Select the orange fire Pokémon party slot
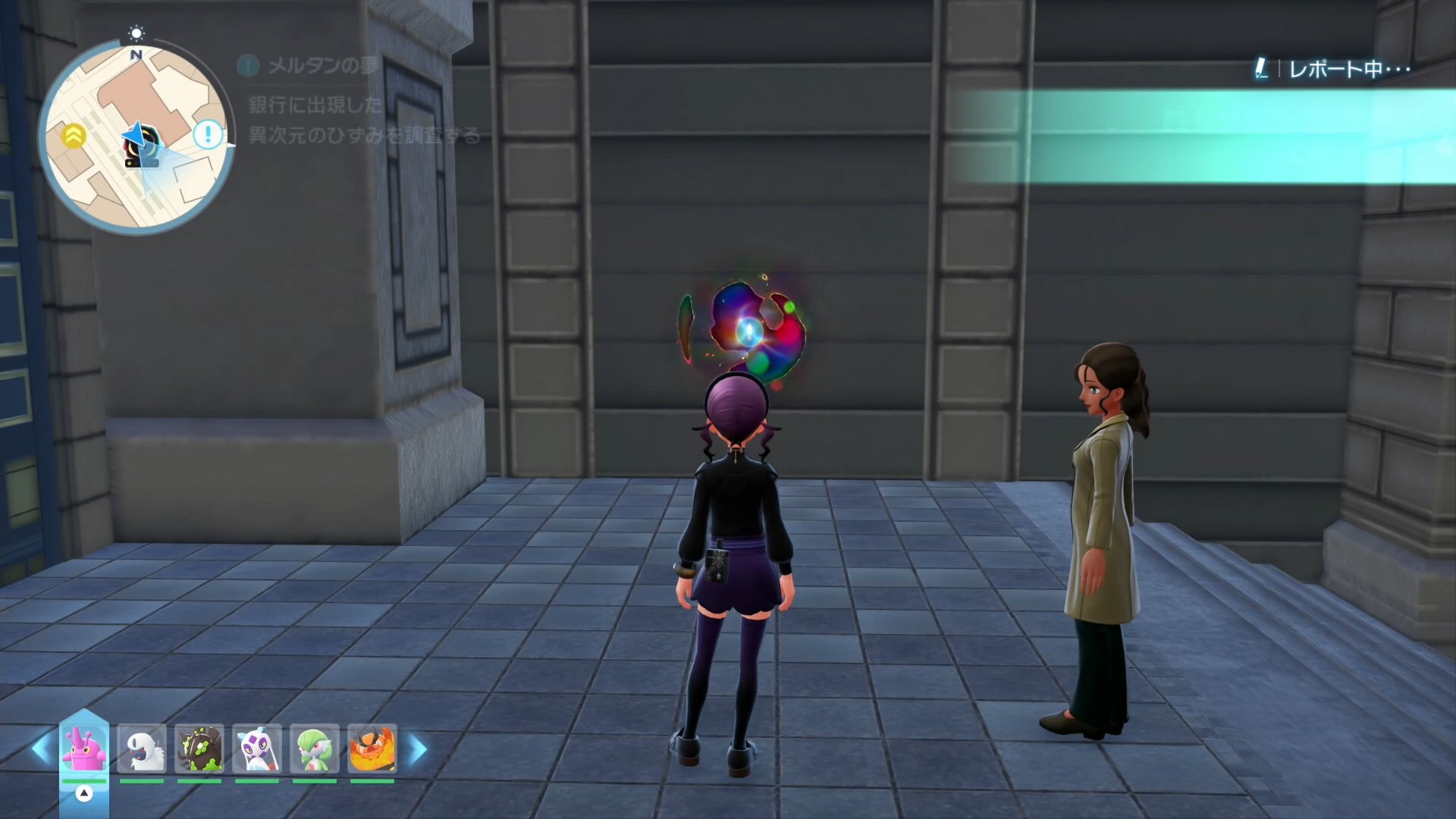The image size is (1456, 819). pos(372,748)
